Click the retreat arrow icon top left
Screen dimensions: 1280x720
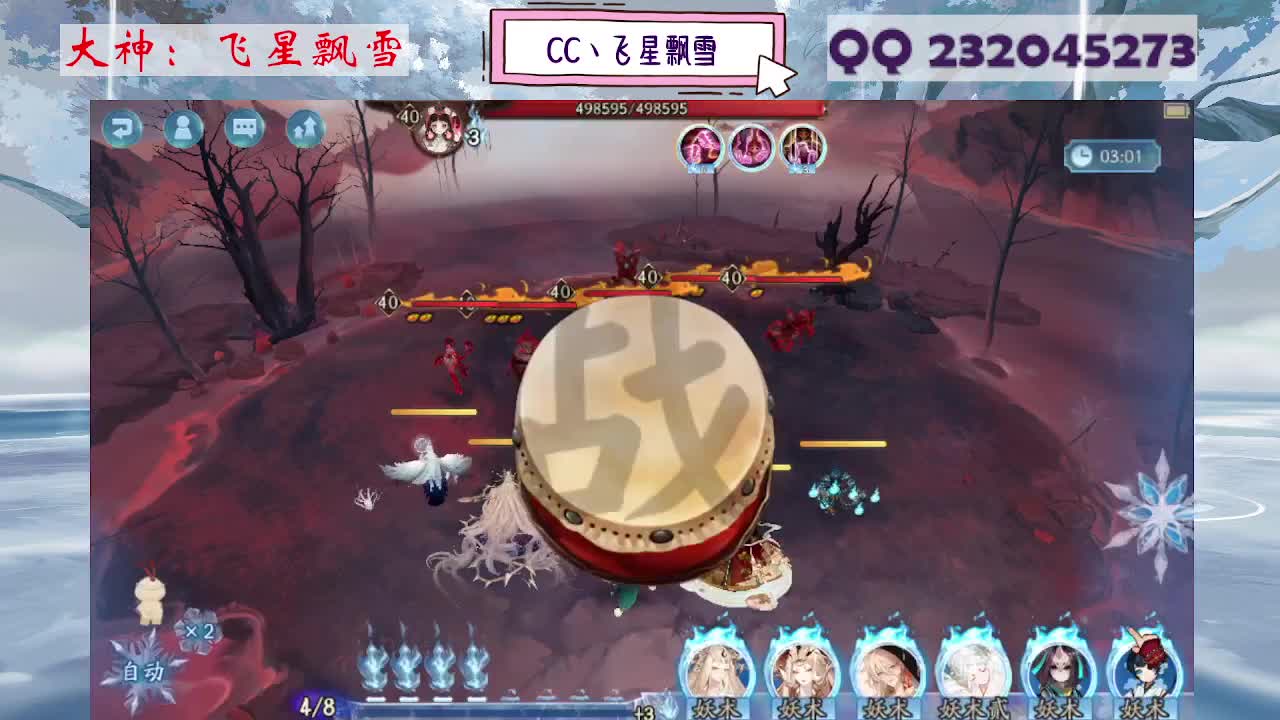pos(122,128)
